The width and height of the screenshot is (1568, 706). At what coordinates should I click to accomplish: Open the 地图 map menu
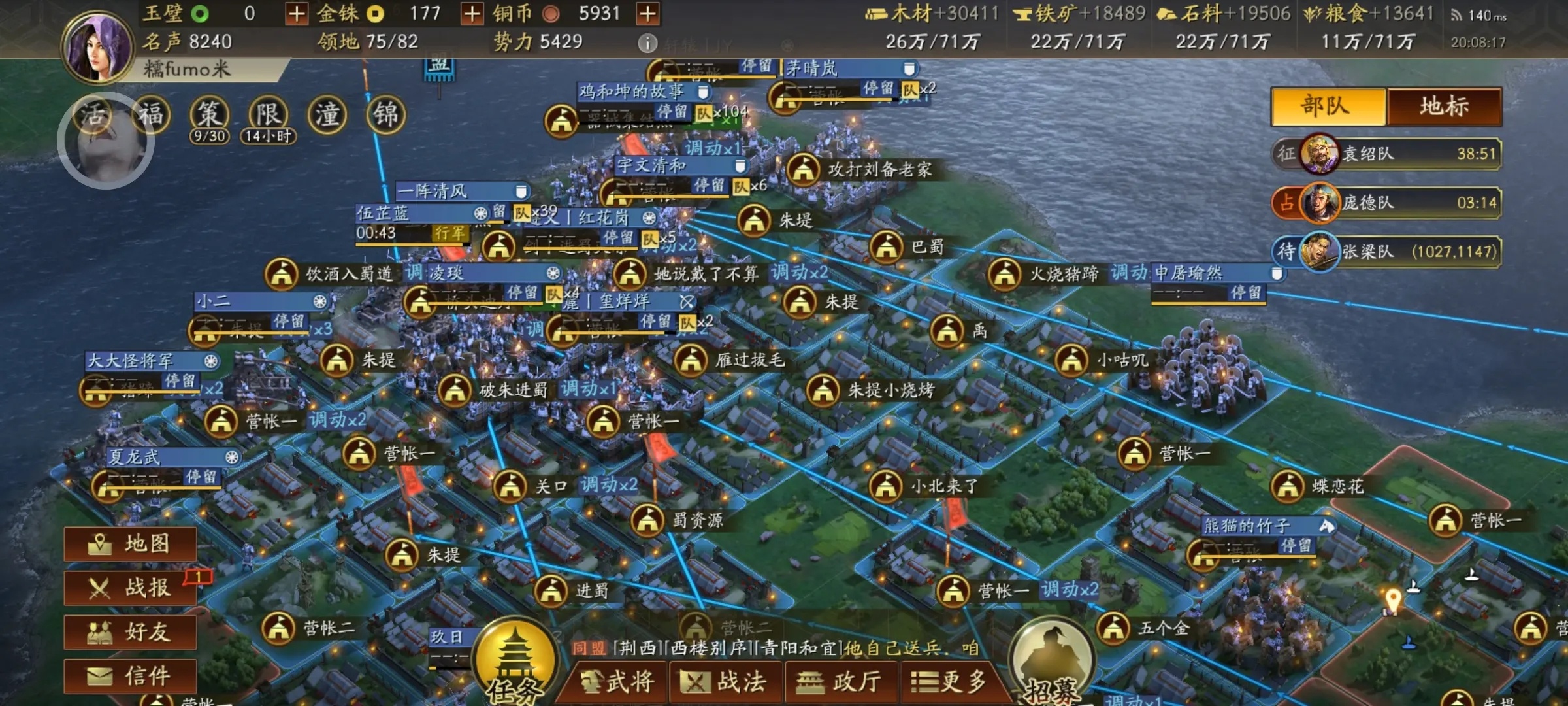[x=131, y=544]
